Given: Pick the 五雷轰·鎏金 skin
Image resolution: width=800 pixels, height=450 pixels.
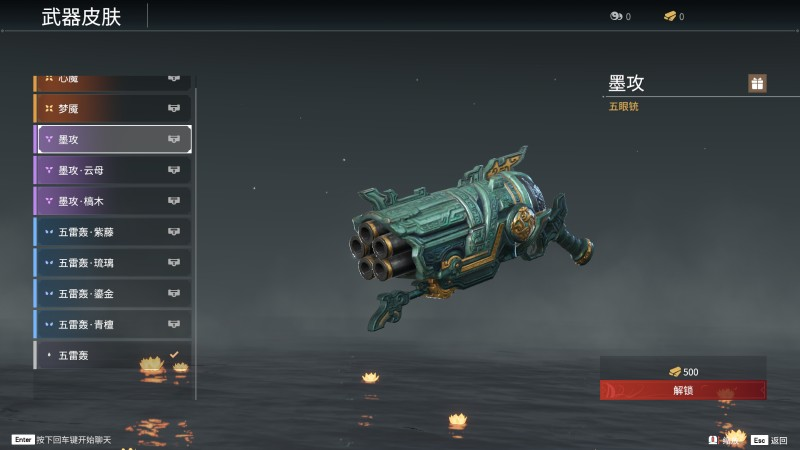Looking at the screenshot, I should tap(113, 294).
